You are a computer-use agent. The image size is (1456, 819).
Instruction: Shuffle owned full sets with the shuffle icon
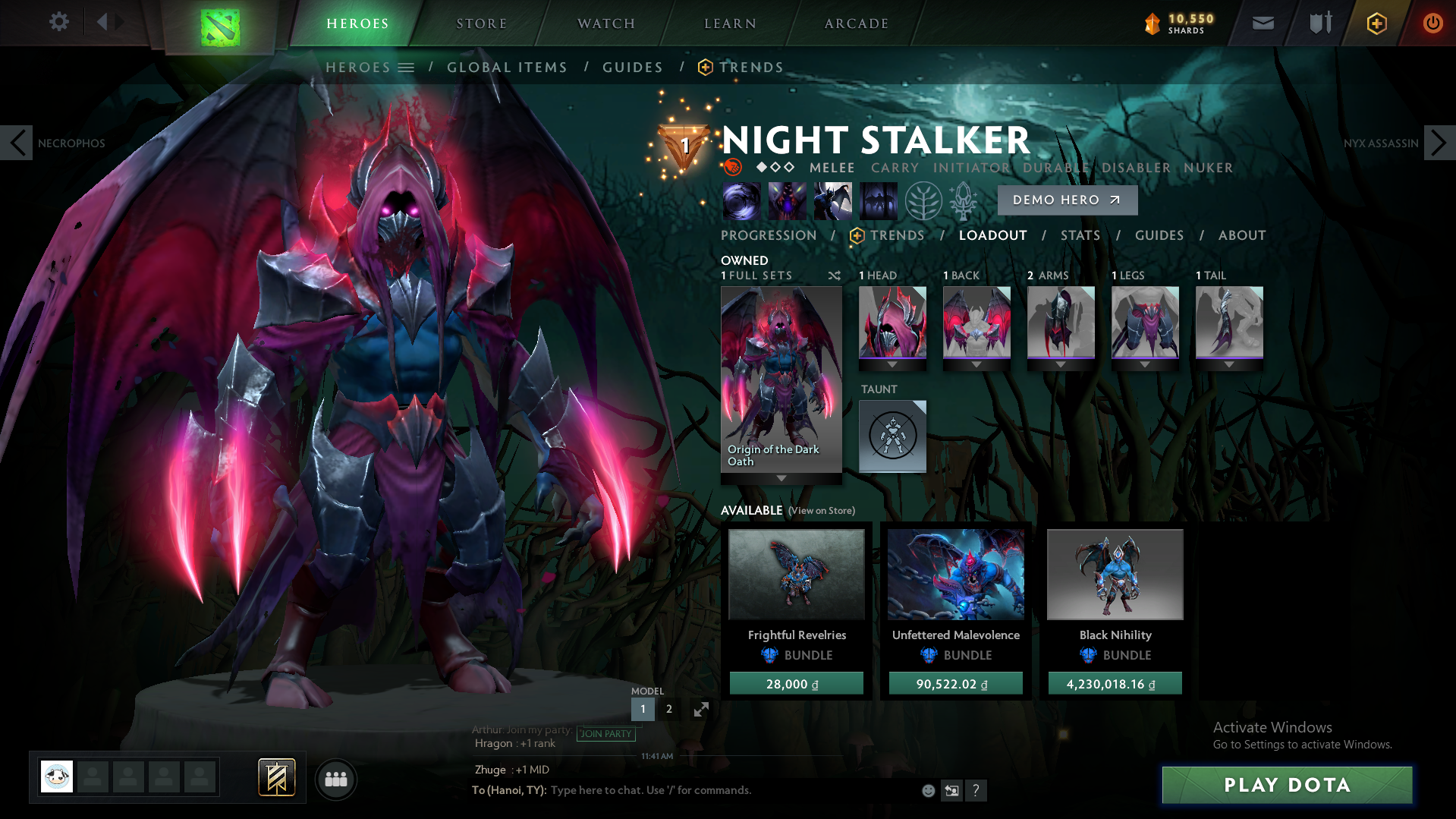(834, 276)
